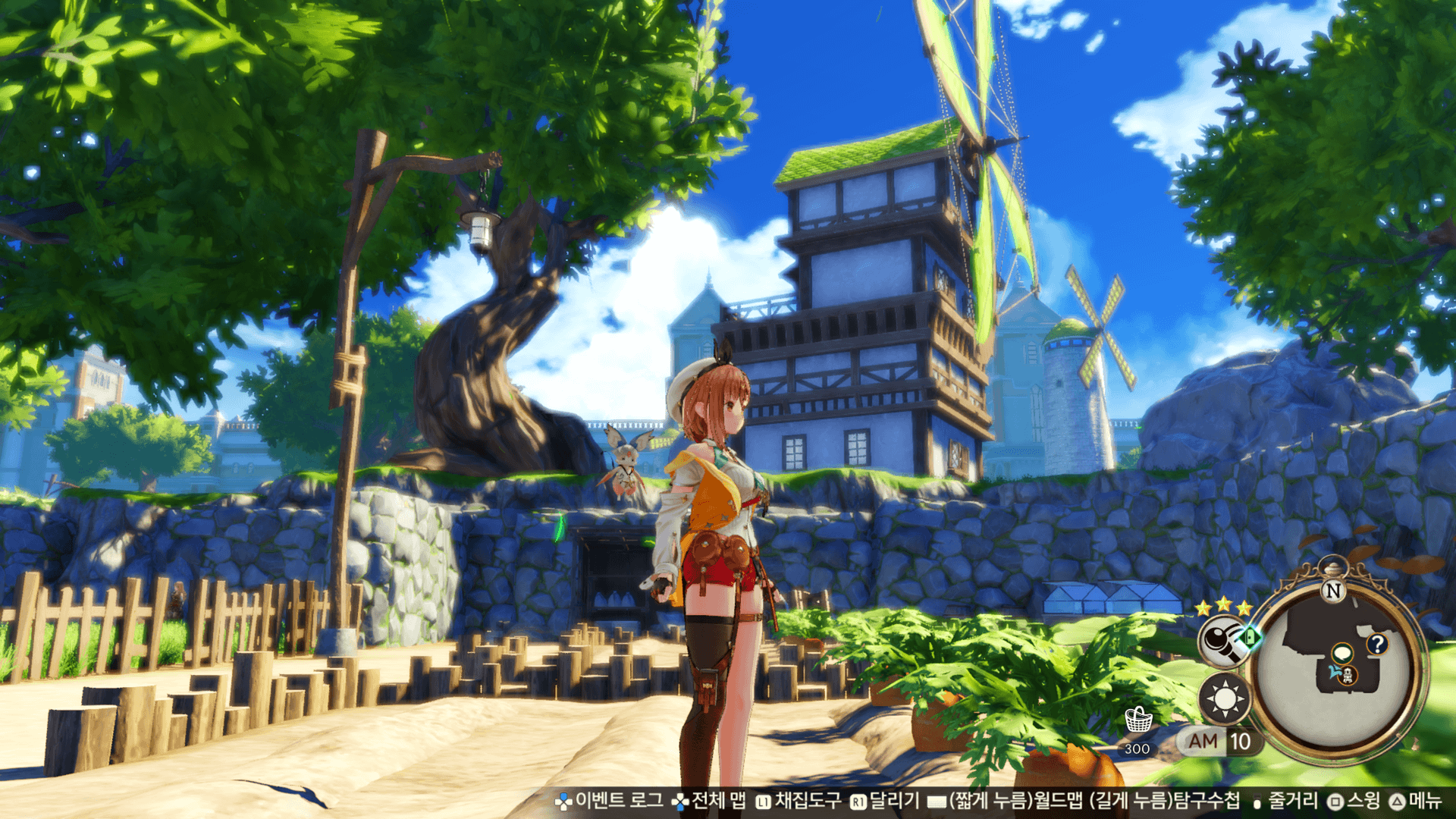Click the speech bubble marker on minimap
This screenshot has width=1456, height=819.
coord(1342,653)
